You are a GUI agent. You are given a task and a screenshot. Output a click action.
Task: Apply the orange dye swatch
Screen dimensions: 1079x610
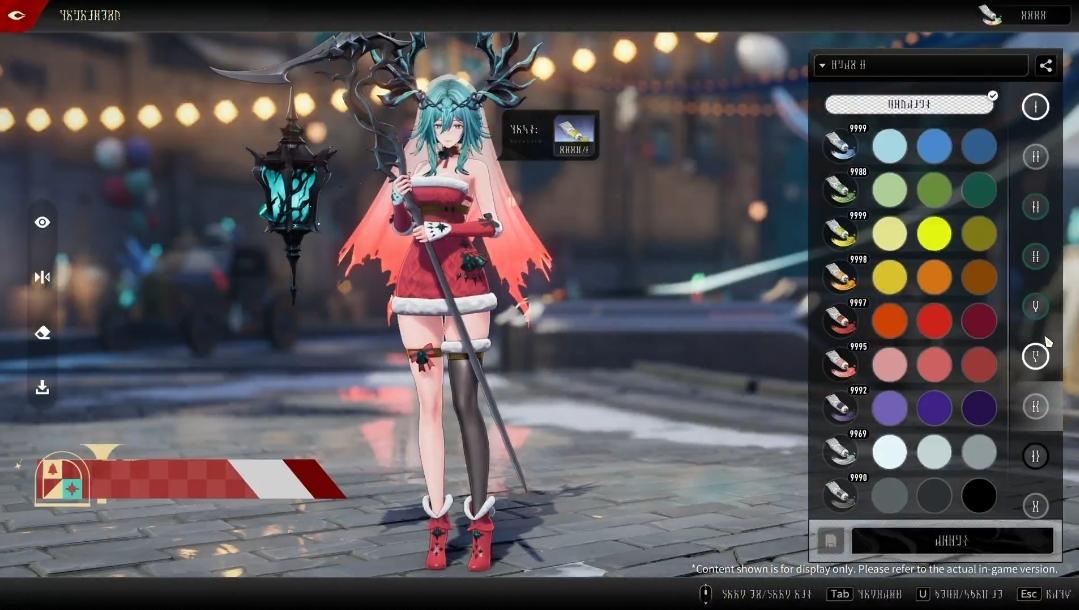pos(934,277)
